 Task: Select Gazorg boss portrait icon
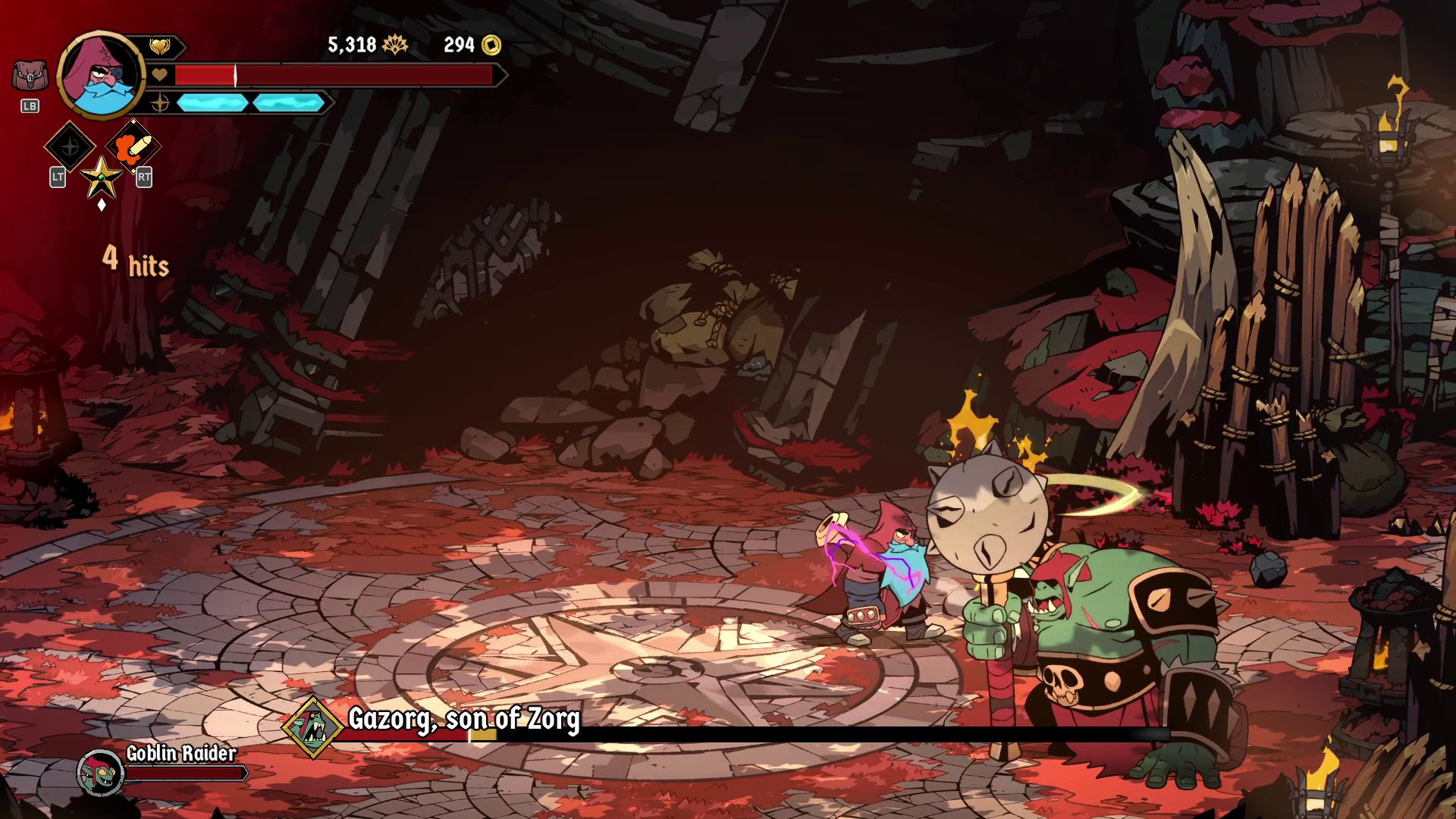pos(313,727)
